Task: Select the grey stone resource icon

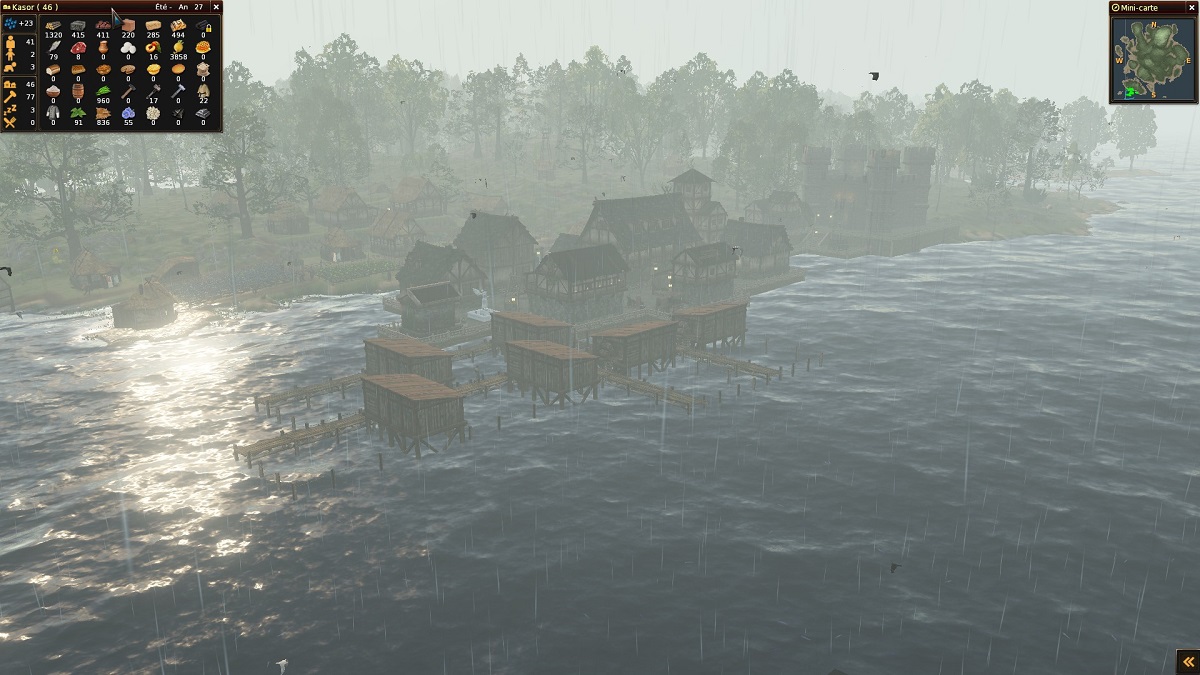Action: [78, 24]
